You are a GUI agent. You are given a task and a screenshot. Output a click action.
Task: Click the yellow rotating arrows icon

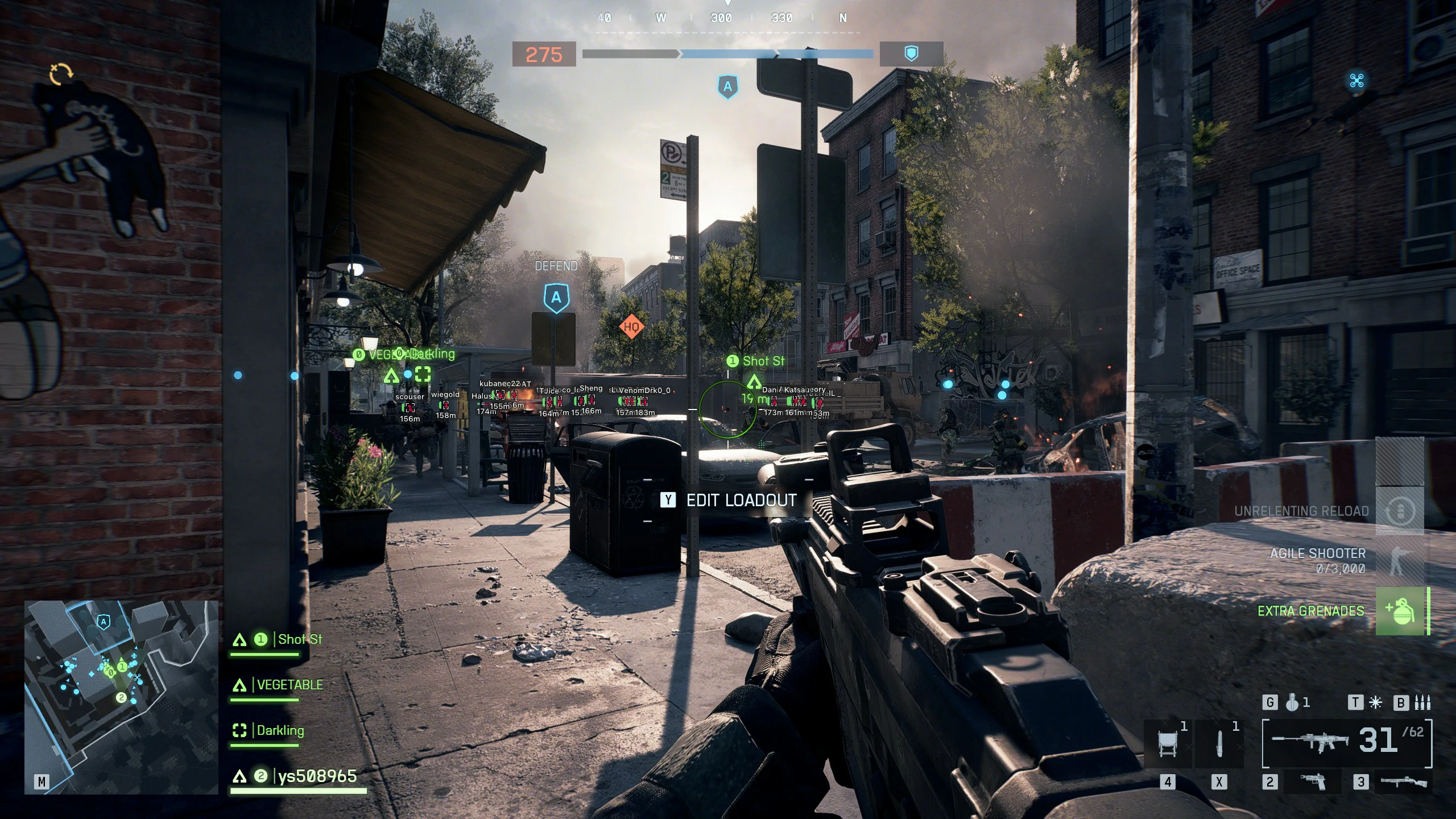[x=61, y=74]
